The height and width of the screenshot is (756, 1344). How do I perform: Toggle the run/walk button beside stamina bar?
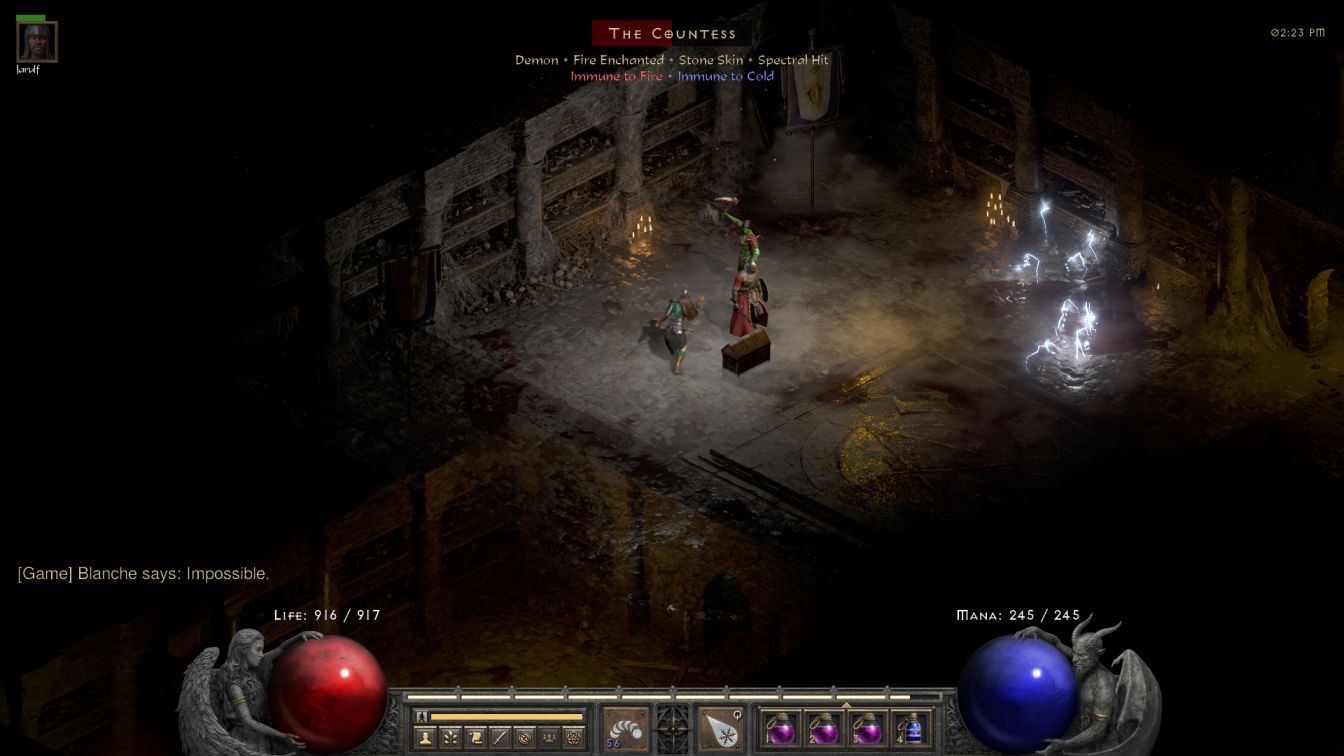pos(421,716)
